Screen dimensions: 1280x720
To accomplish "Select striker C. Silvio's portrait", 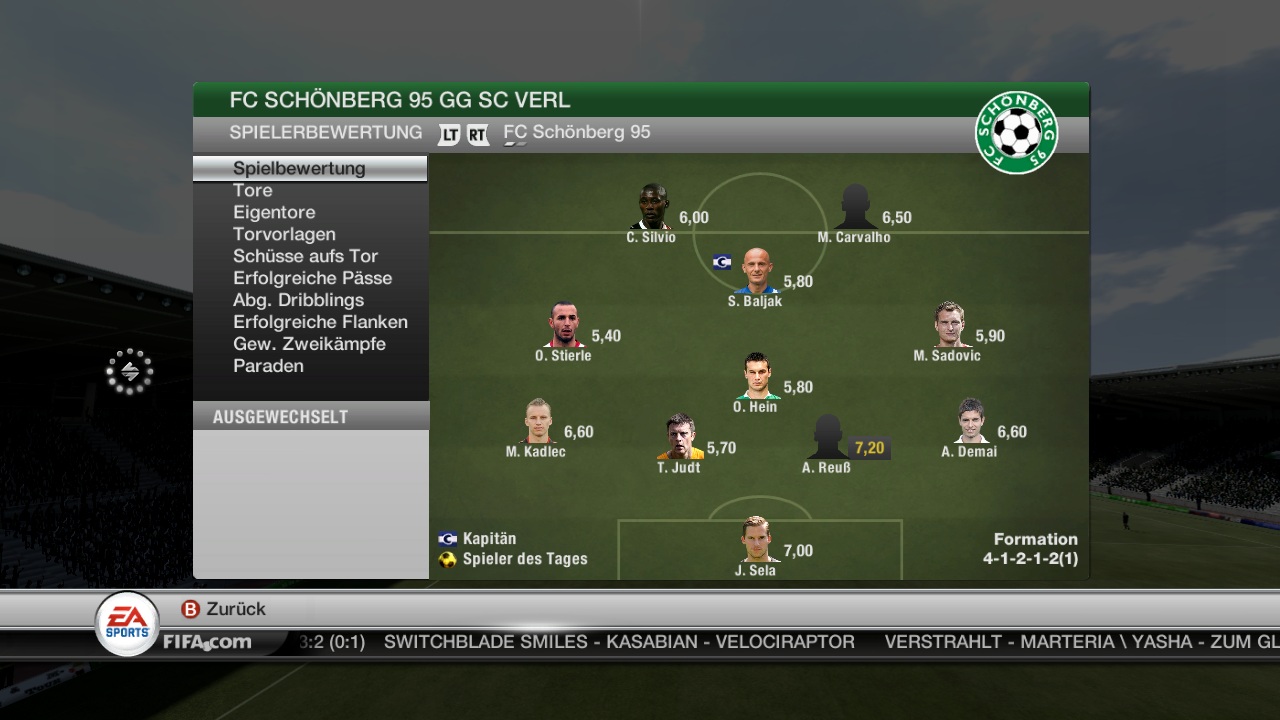I will tap(652, 207).
